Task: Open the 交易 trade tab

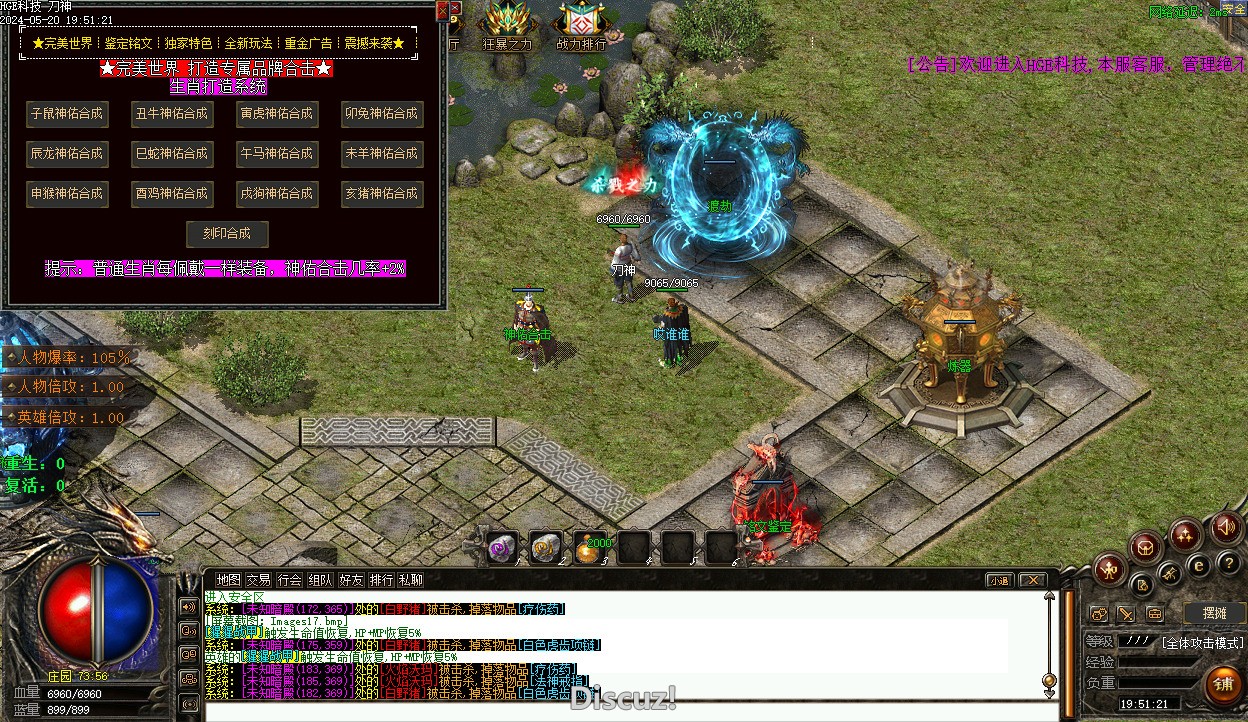Action: [x=259, y=580]
